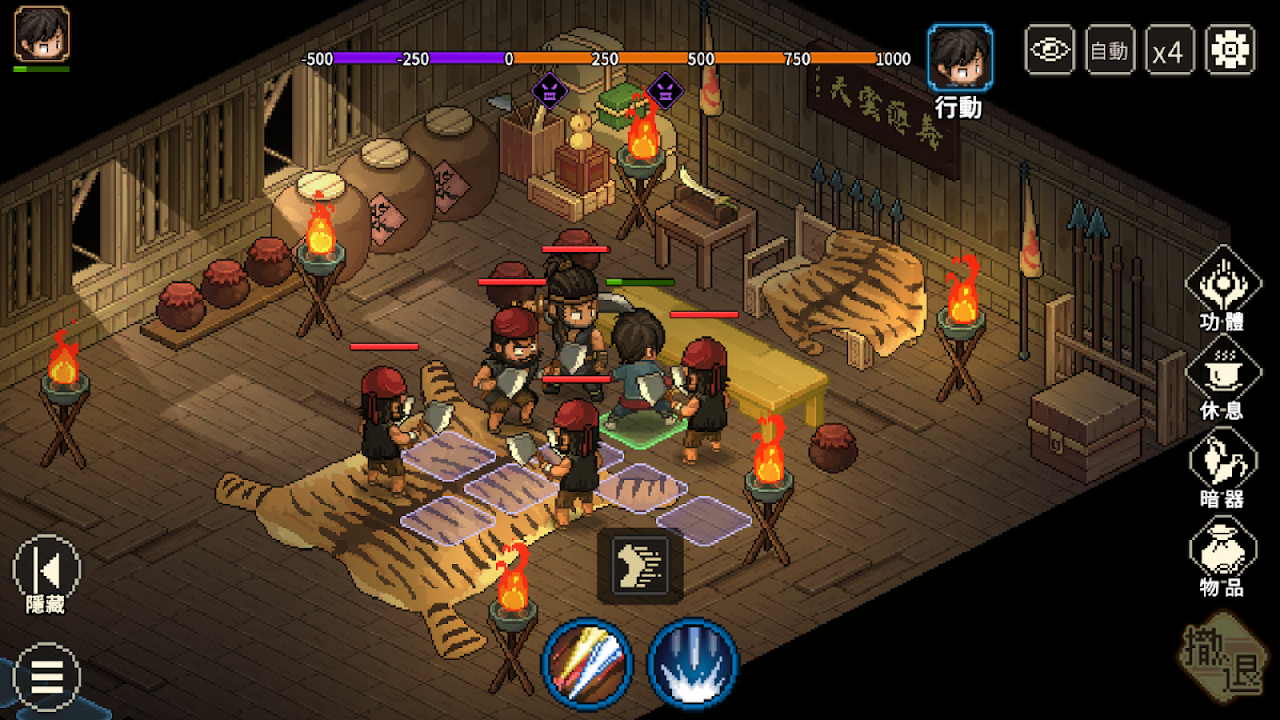Enable auto battle with 自動 button

1110,50
